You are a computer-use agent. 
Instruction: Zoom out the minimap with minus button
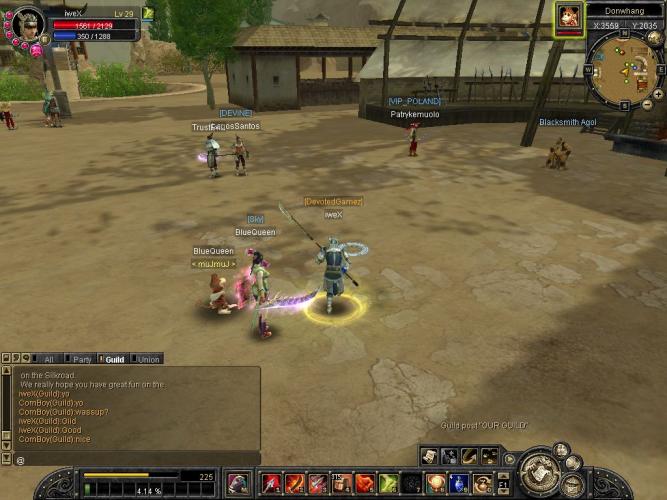[x=646, y=104]
